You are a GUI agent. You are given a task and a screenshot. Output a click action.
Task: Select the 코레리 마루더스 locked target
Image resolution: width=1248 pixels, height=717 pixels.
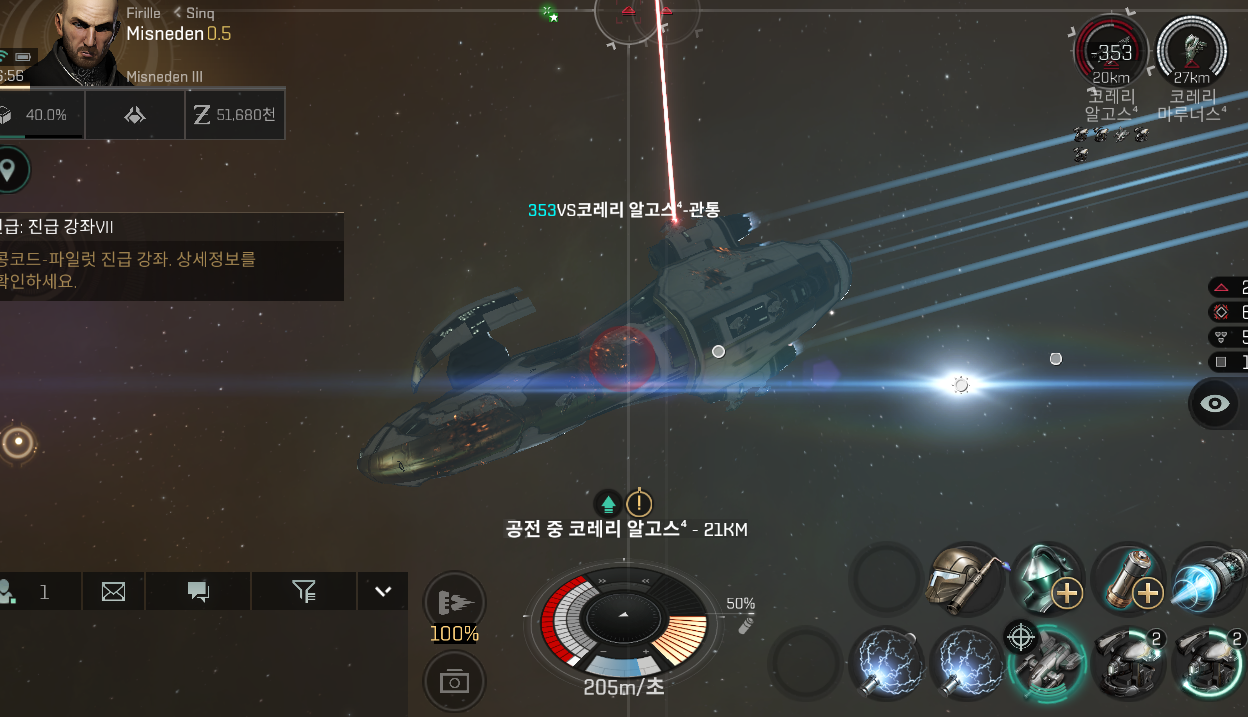[x=1191, y=50]
